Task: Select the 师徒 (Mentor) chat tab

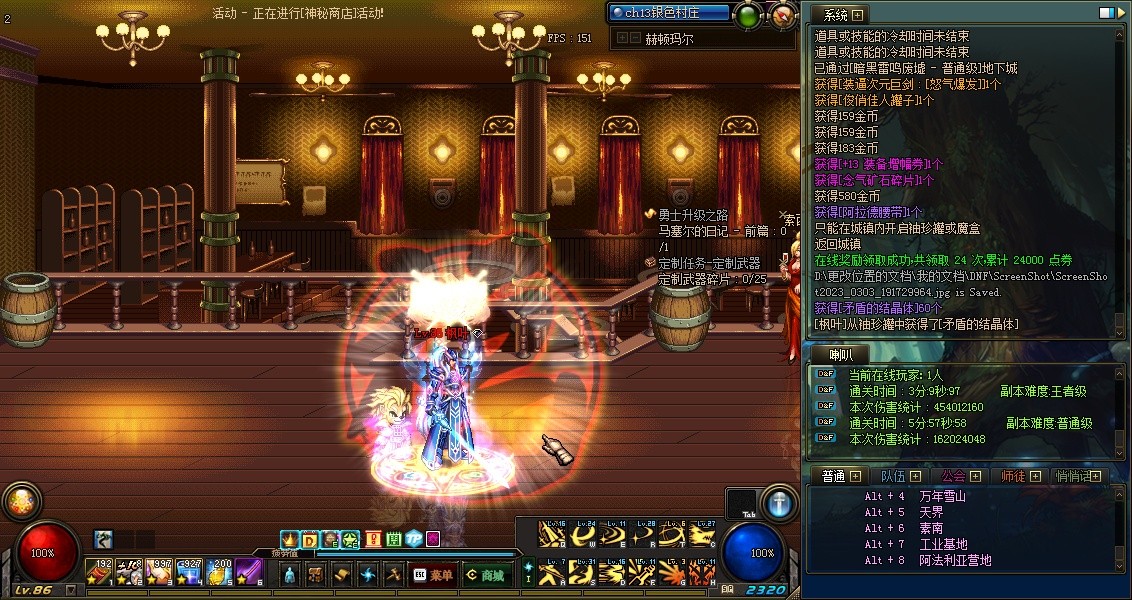Action: point(1020,476)
